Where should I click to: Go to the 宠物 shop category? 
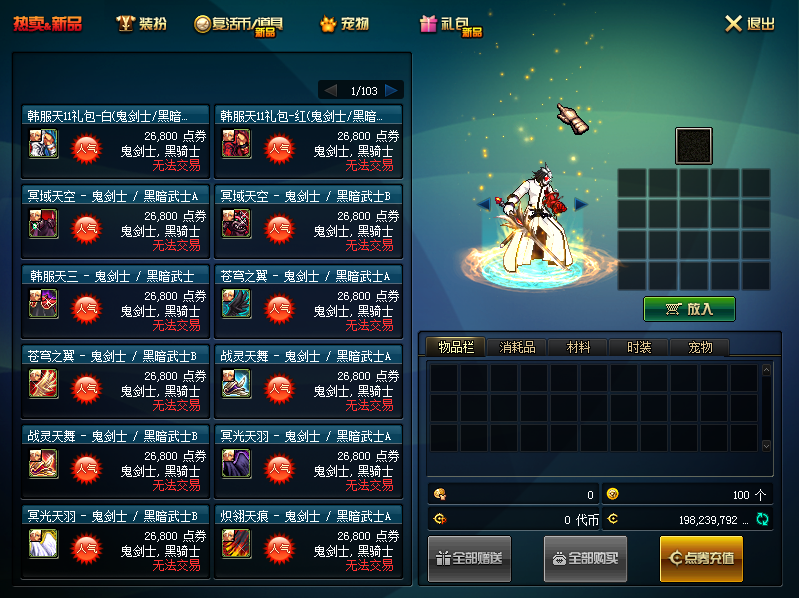(344, 23)
